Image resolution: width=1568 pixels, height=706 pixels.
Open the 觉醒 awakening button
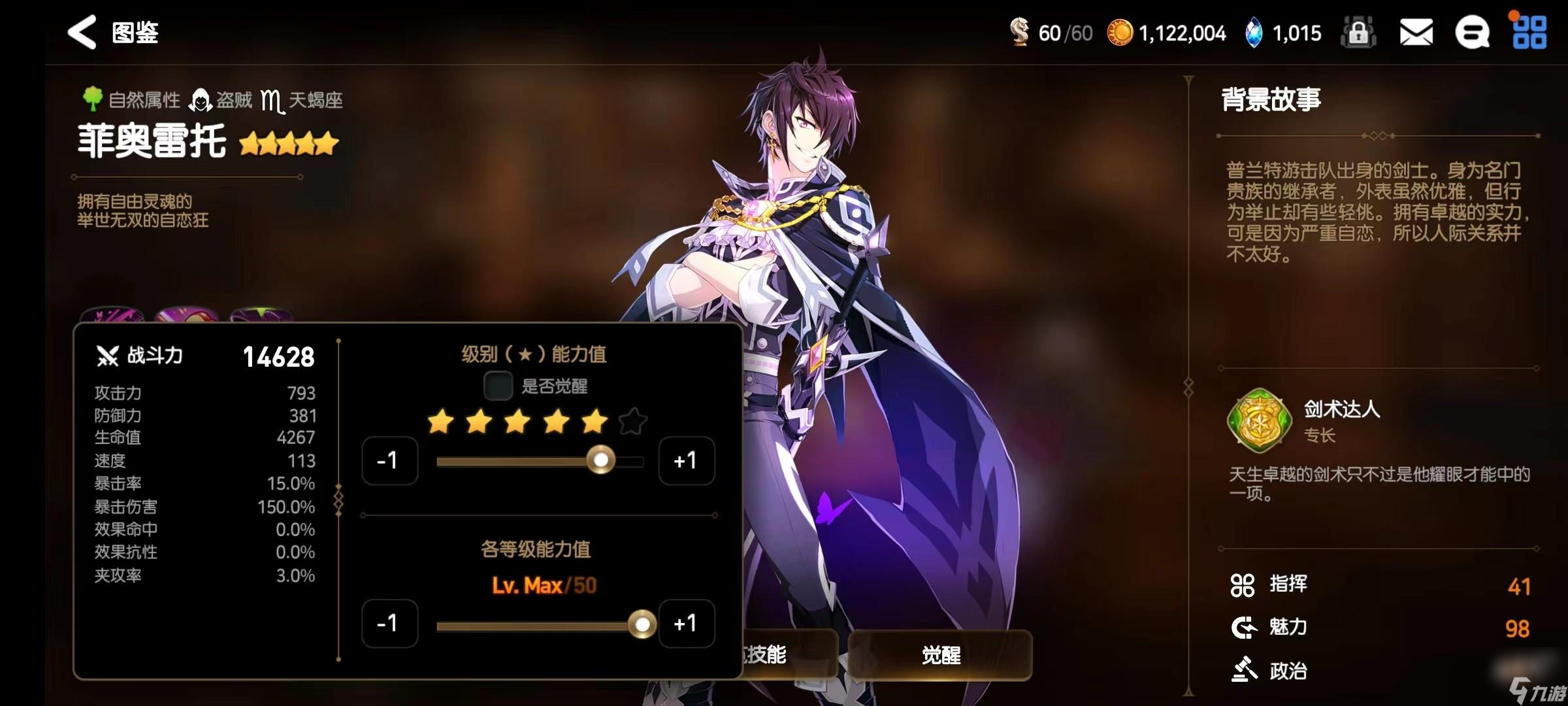point(940,655)
